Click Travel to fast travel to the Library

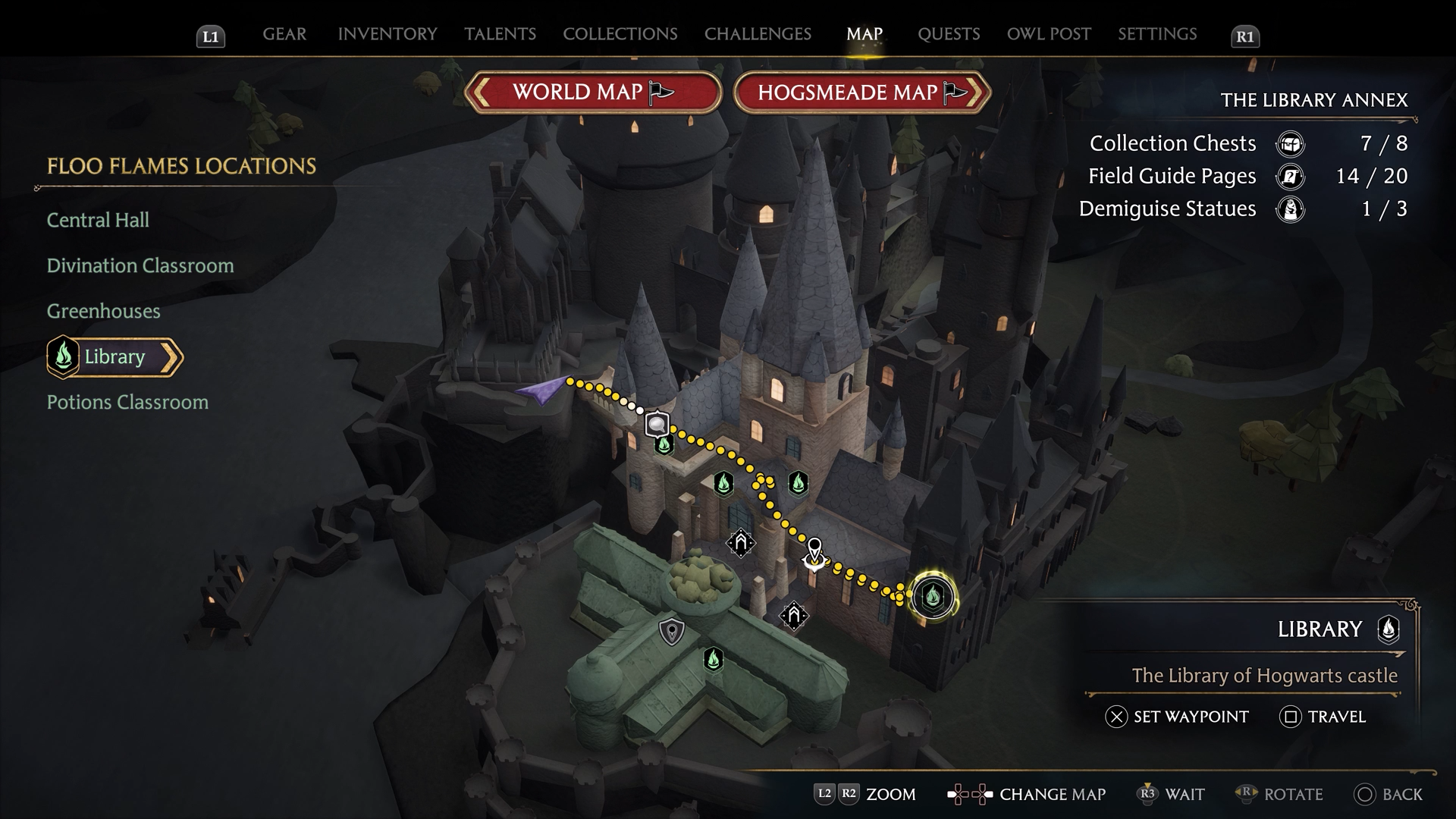pyautogui.click(x=1323, y=716)
